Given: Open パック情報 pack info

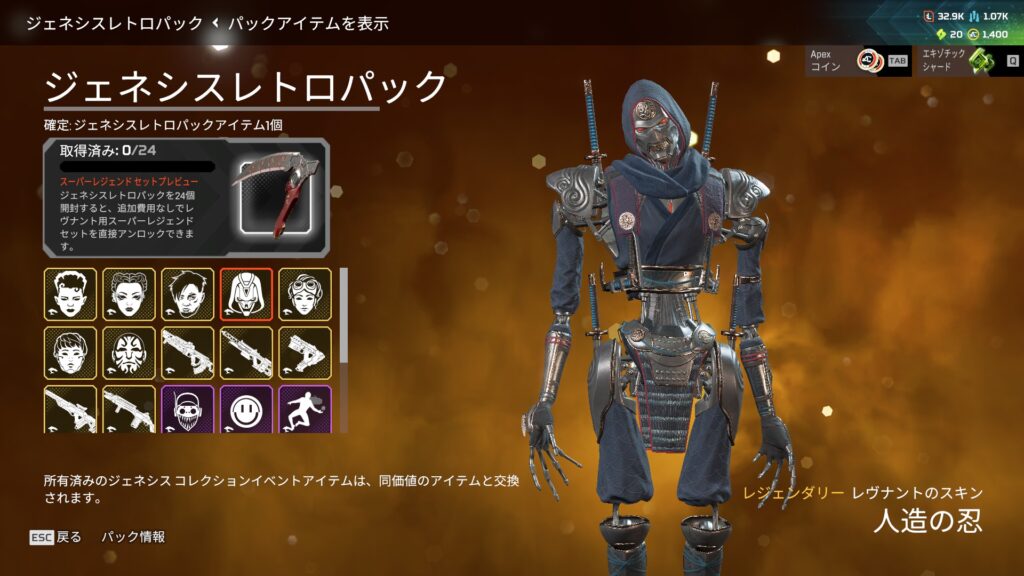Looking at the screenshot, I should tap(133, 537).
